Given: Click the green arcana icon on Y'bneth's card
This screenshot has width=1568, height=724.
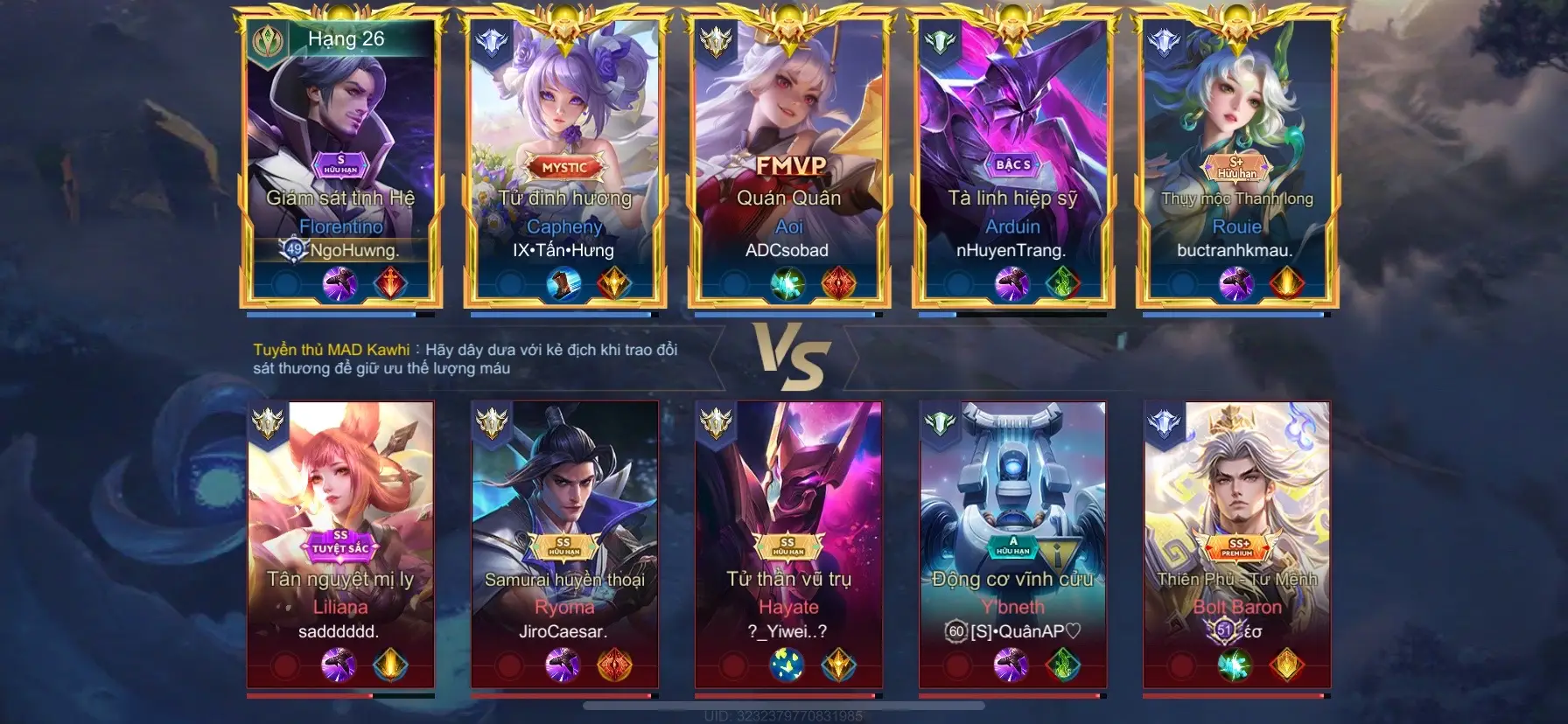Looking at the screenshot, I should point(1060,665).
